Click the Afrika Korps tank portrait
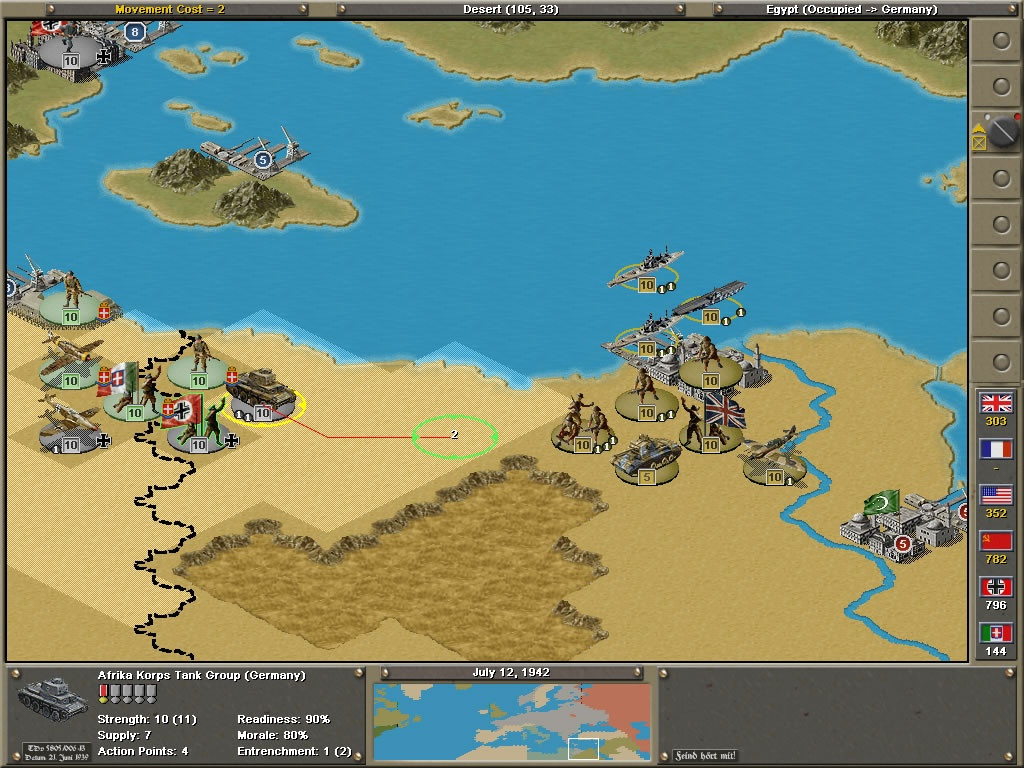Screen dimensions: 1024x768 (x=53, y=696)
